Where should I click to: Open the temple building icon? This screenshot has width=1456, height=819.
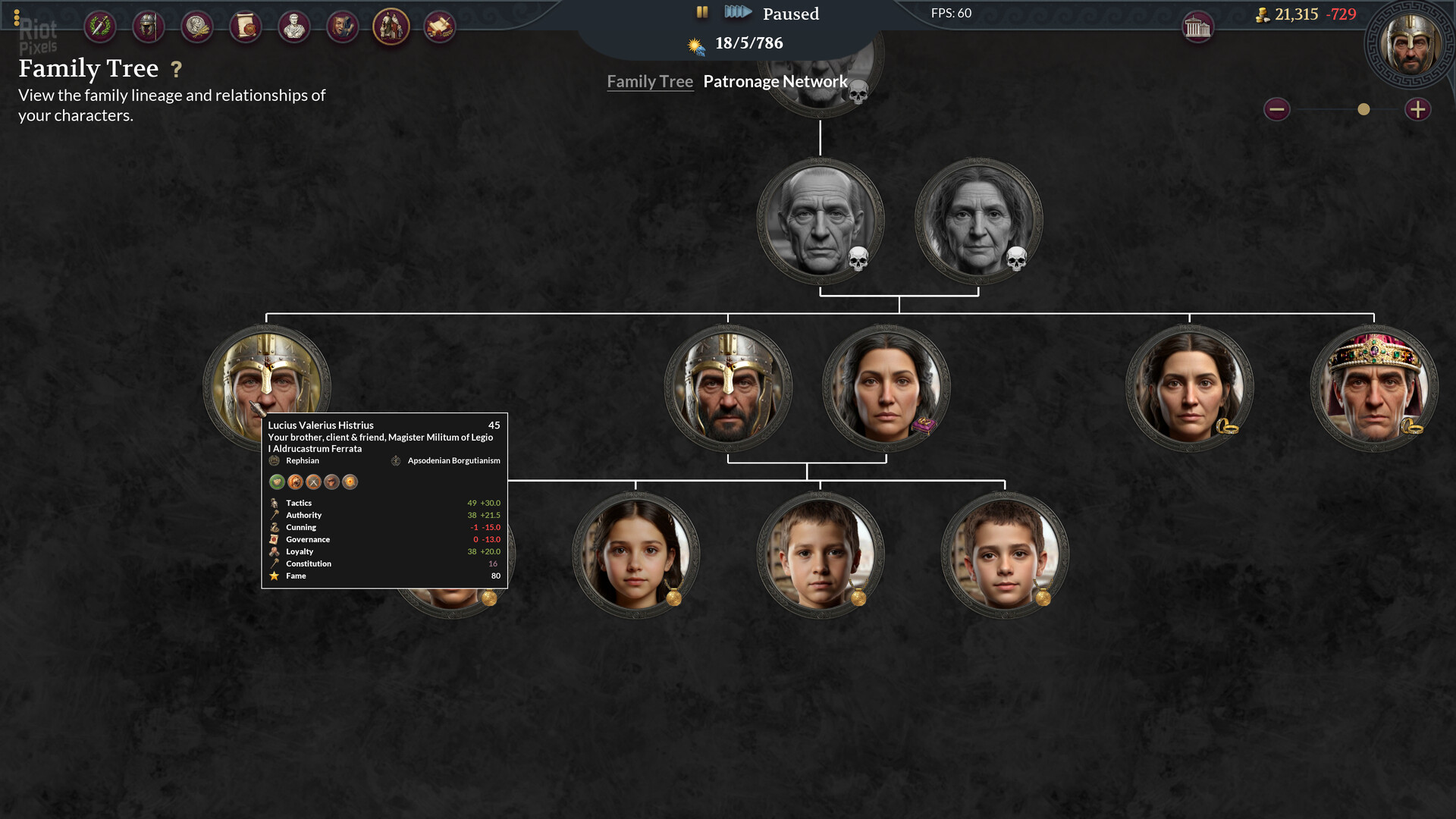(x=1197, y=28)
